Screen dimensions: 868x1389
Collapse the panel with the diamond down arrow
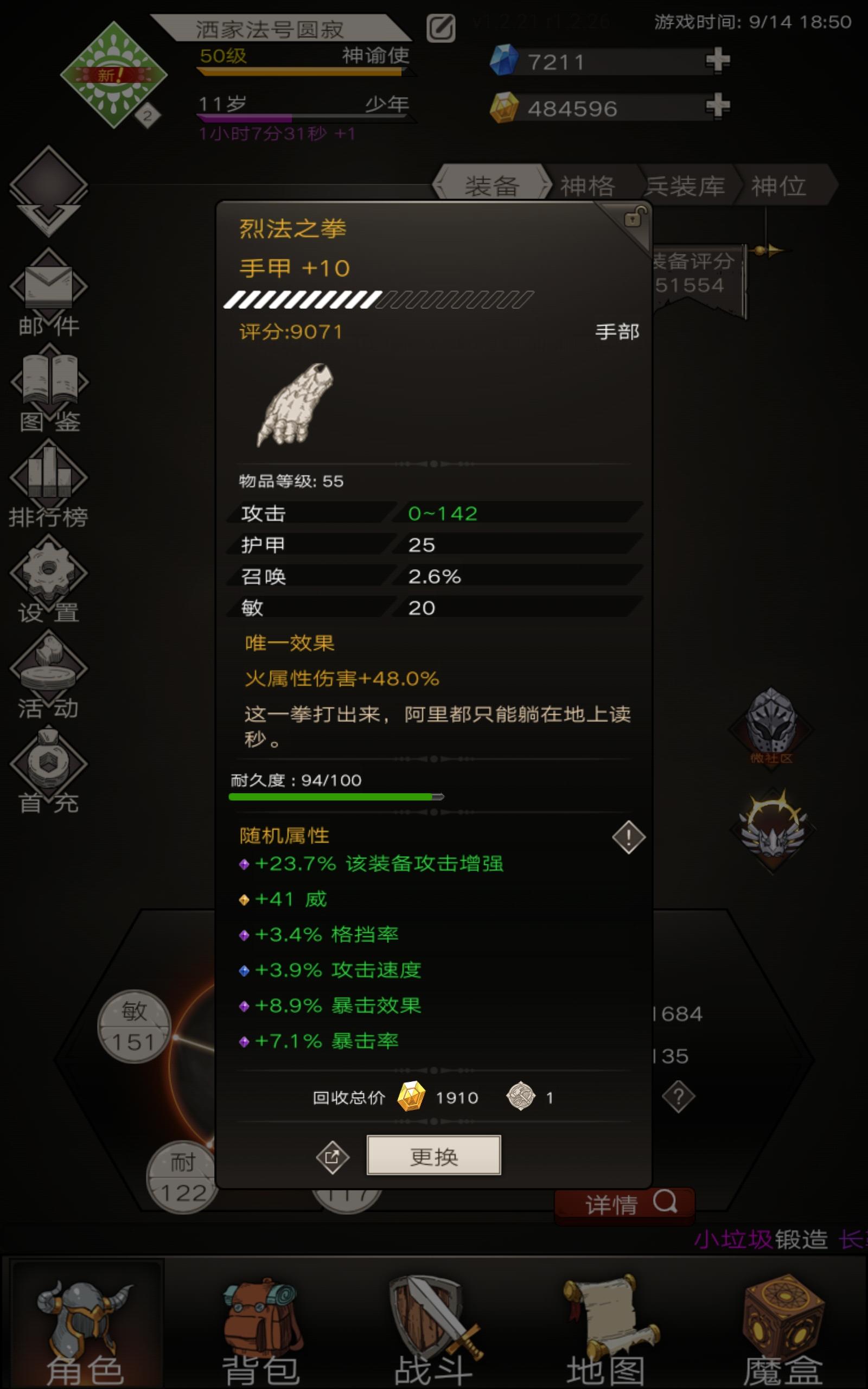49,189
